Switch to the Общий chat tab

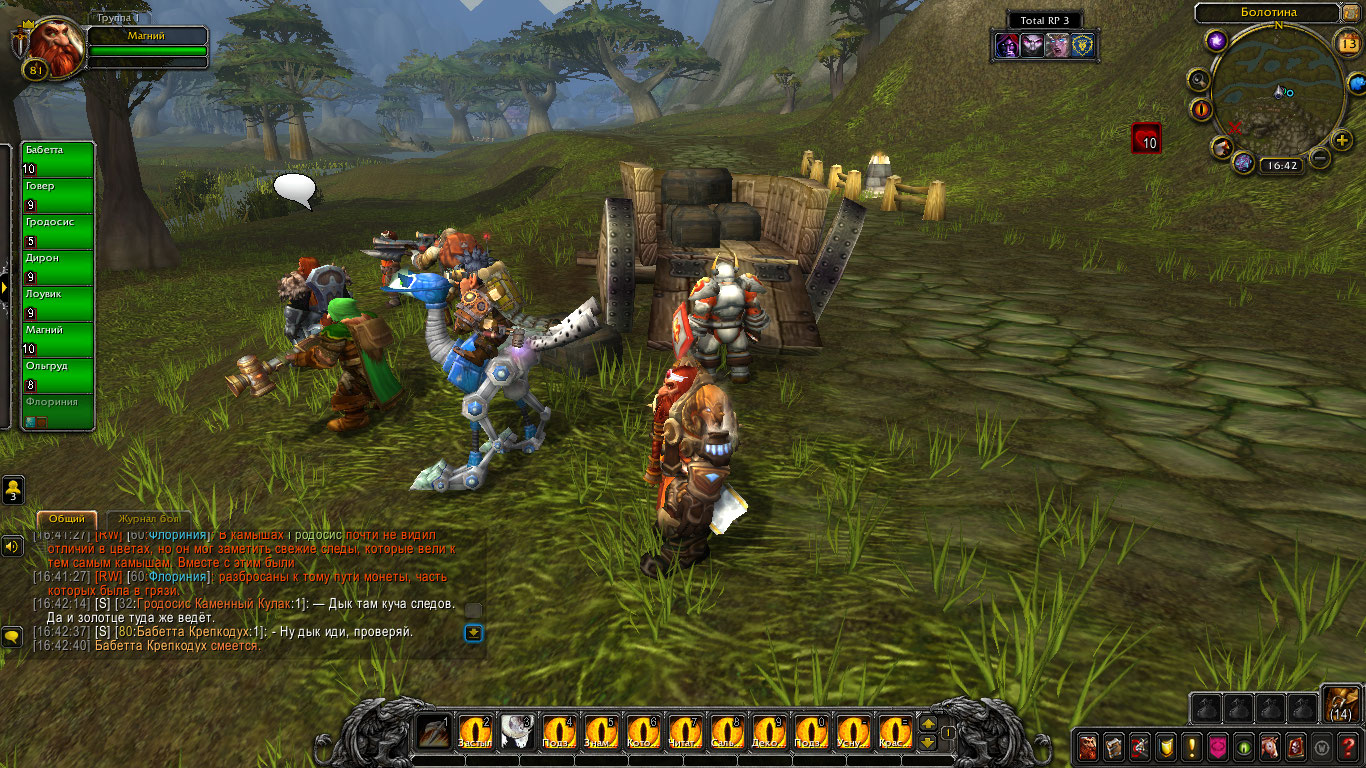(67, 520)
